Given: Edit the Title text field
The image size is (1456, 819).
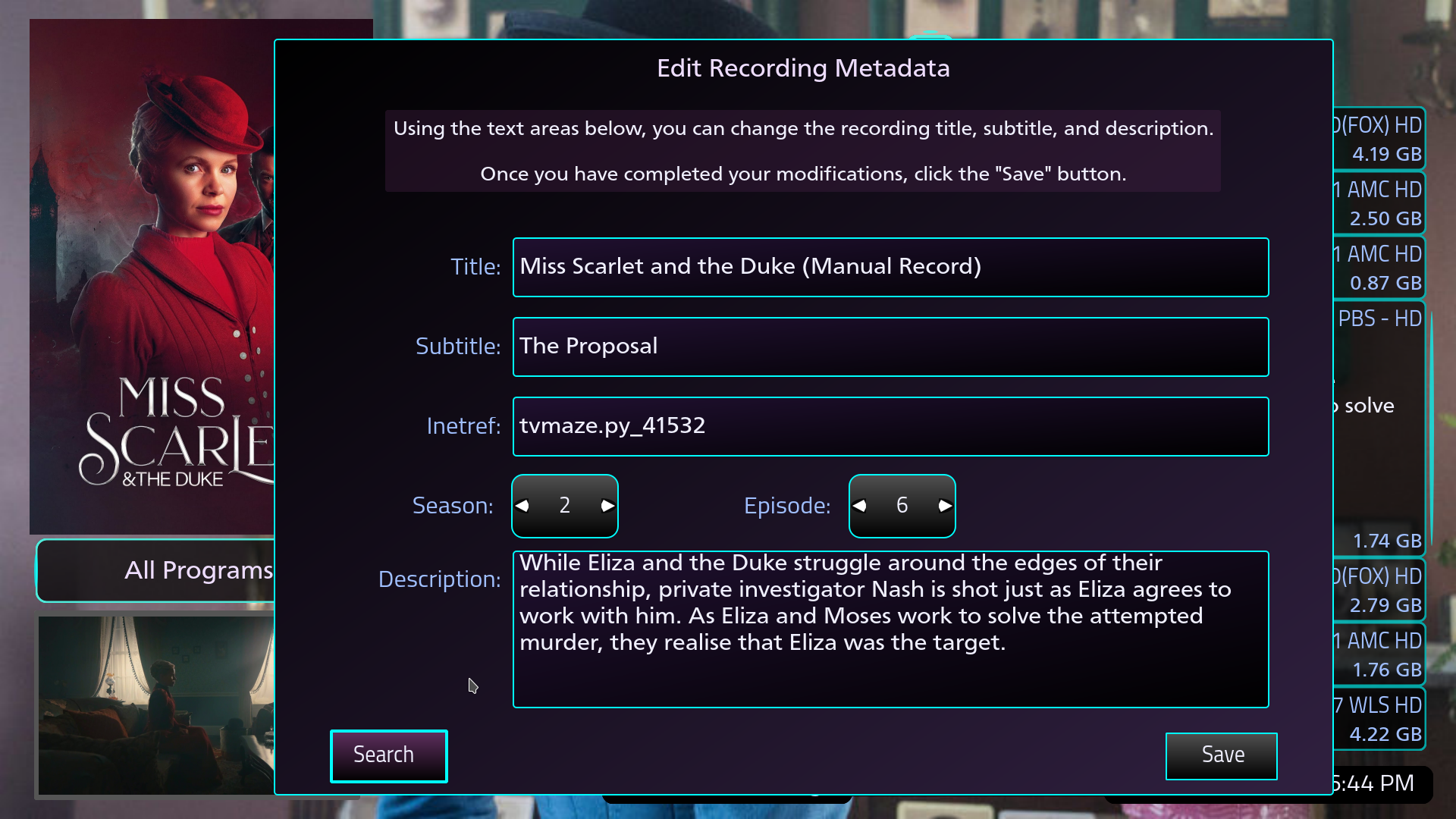Looking at the screenshot, I should [x=890, y=267].
